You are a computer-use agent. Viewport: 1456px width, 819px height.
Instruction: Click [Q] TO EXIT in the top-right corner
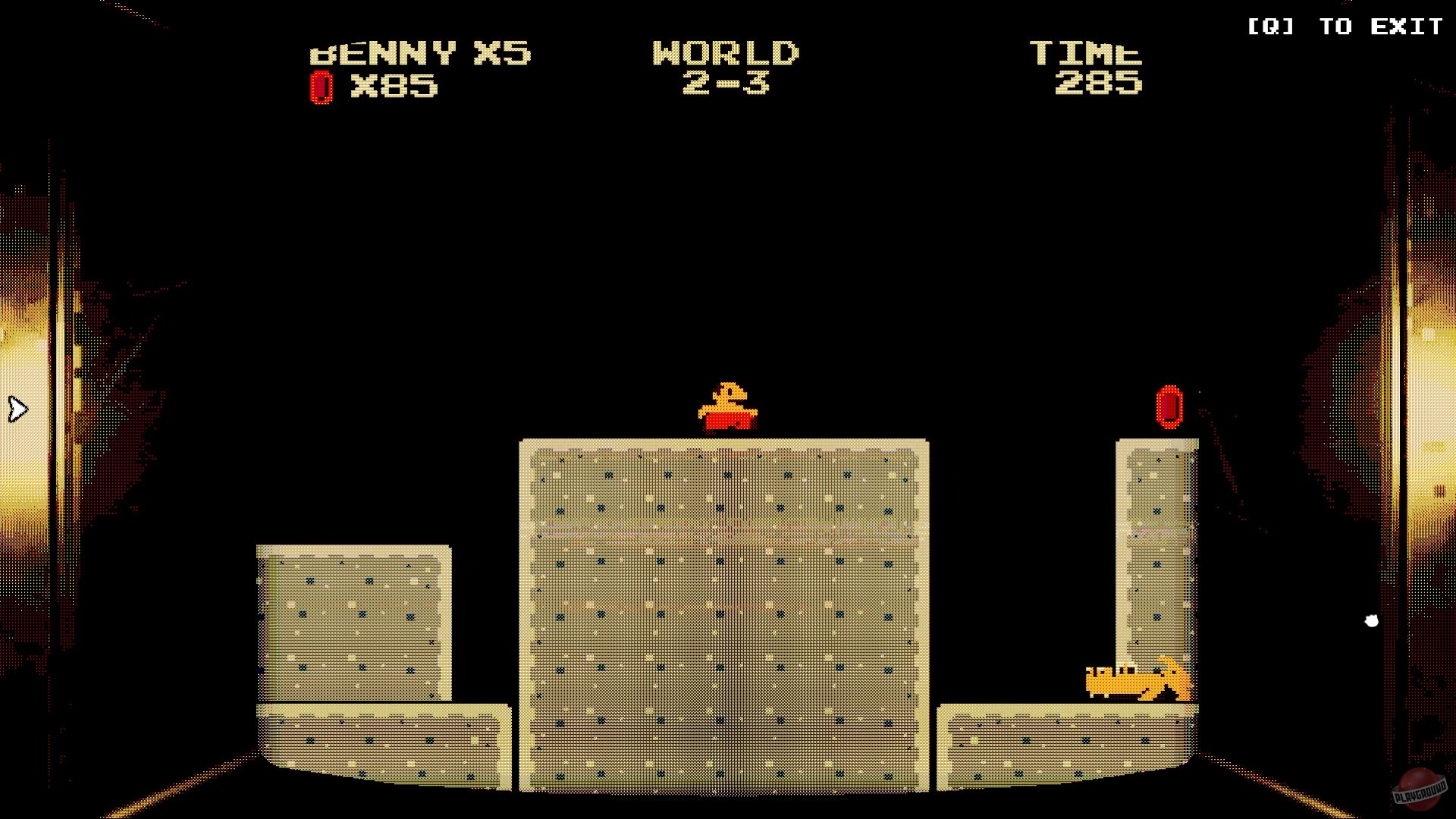point(1345,27)
